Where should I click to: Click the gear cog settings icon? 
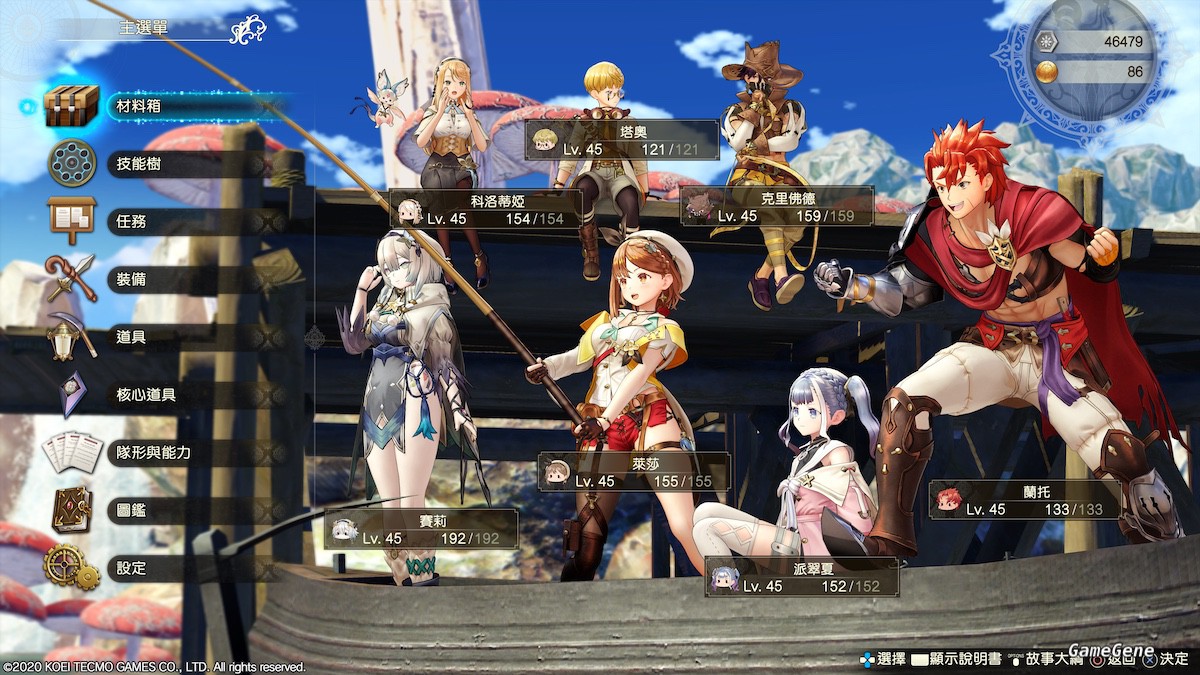[x=71, y=567]
